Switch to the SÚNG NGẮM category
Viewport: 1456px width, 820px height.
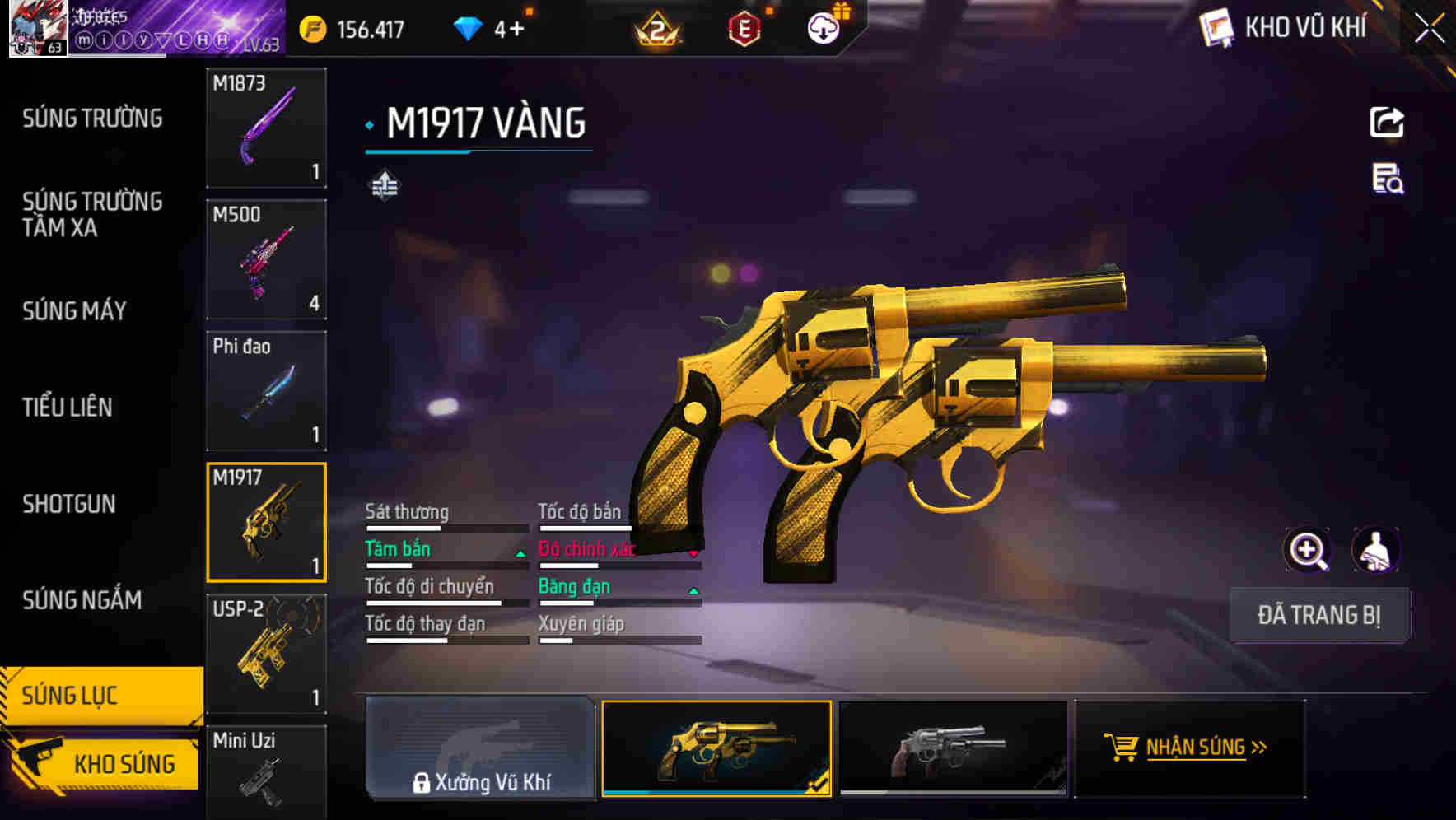click(82, 602)
